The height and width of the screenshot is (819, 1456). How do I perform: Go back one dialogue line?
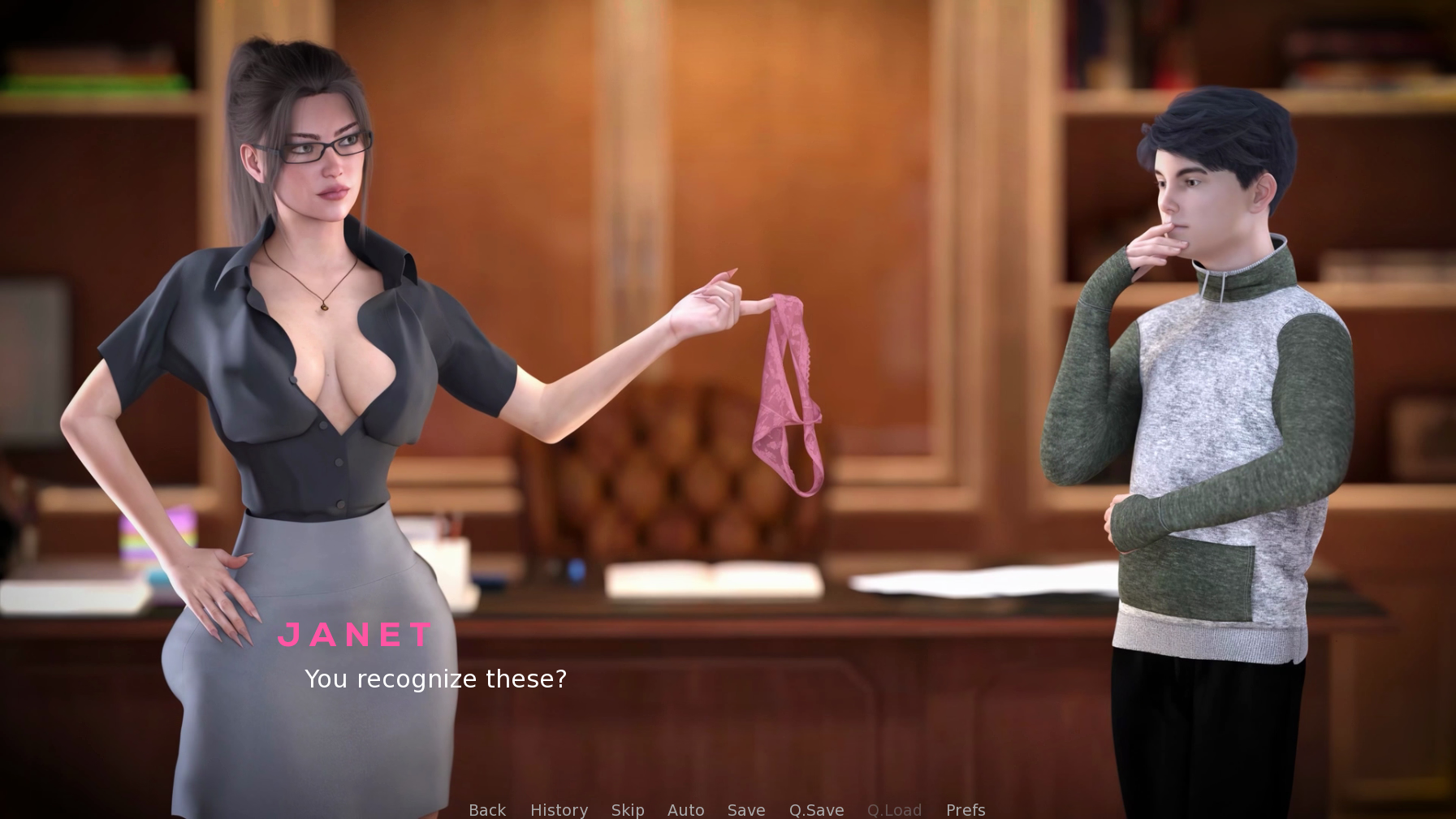pos(487,809)
